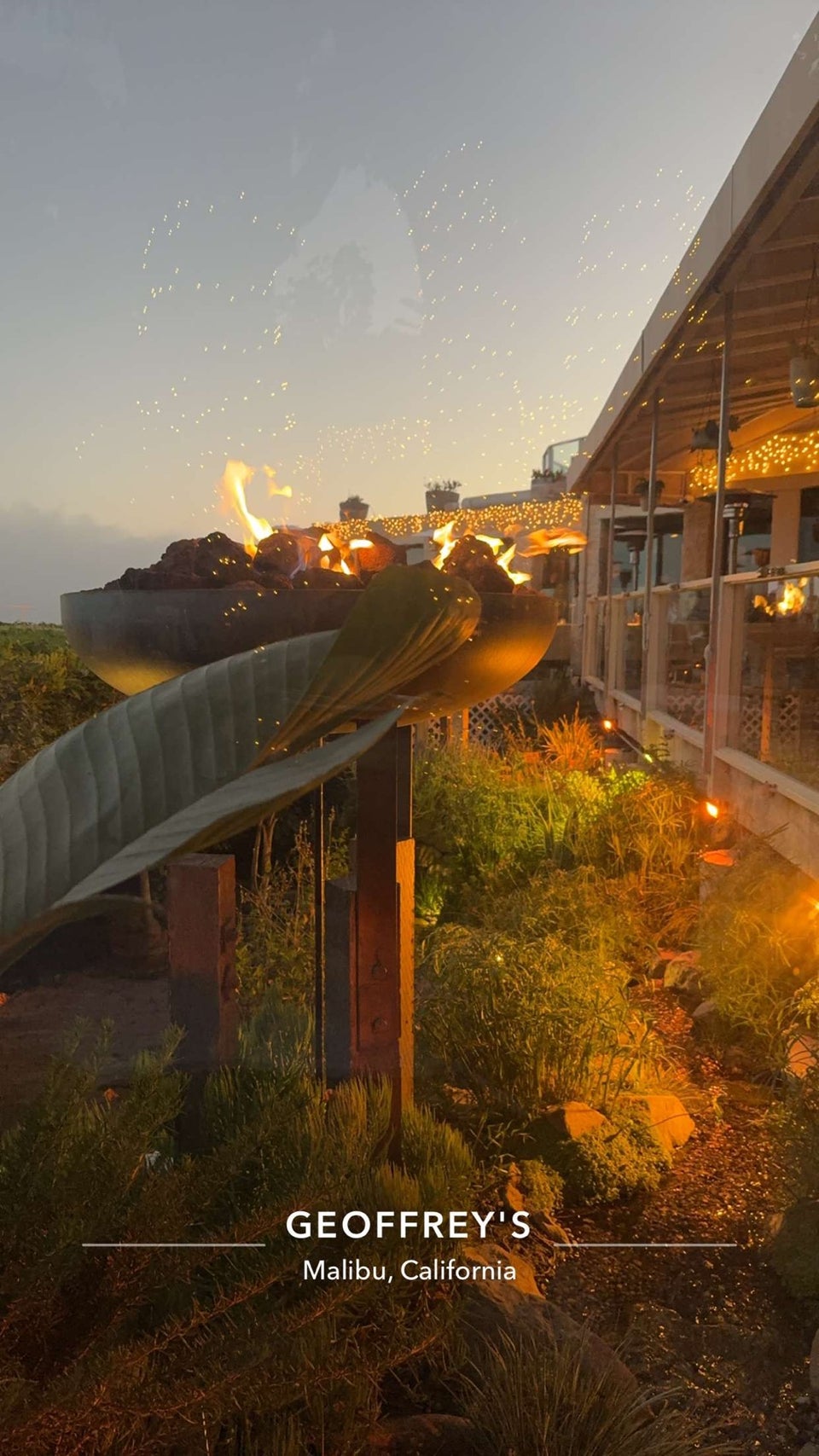Tap the Geoffrey's Malibu location sticker
This screenshot has width=819, height=1456.
[x=409, y=1244]
